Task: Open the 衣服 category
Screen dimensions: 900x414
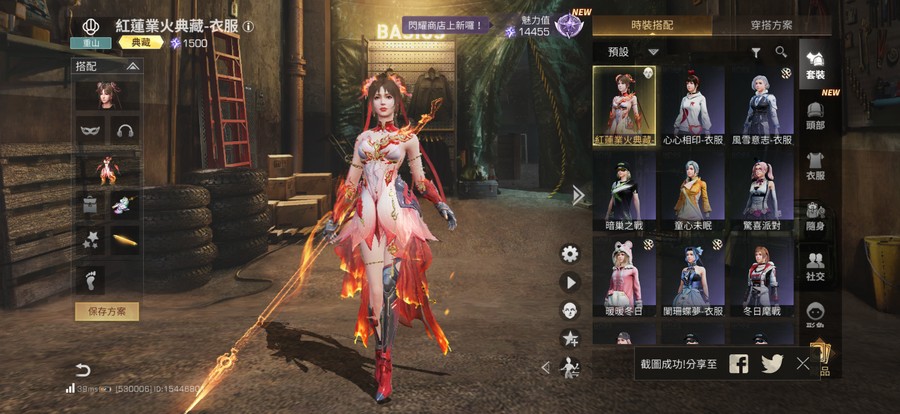Action: (815, 165)
